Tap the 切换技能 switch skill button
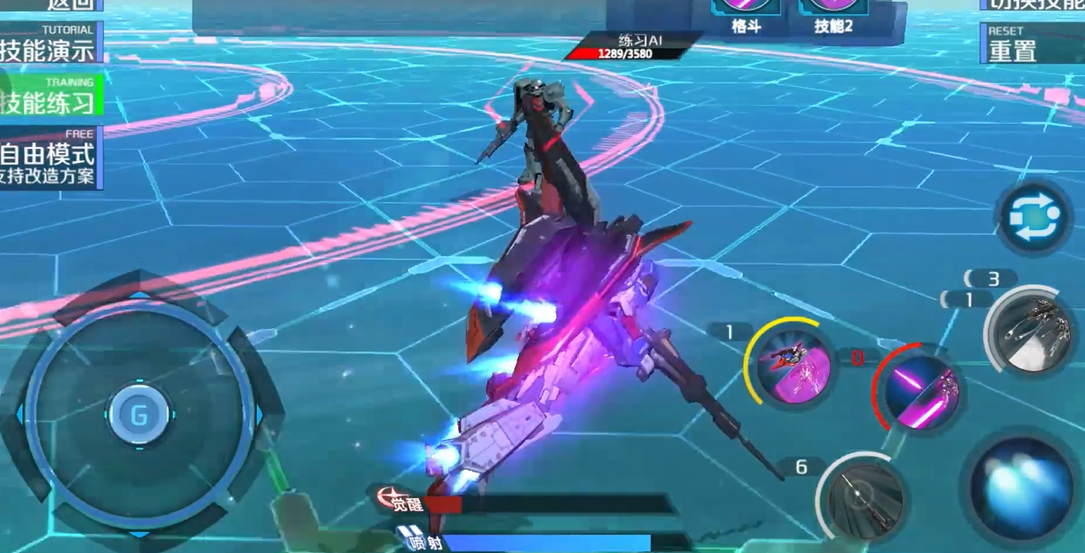 click(1030, 5)
